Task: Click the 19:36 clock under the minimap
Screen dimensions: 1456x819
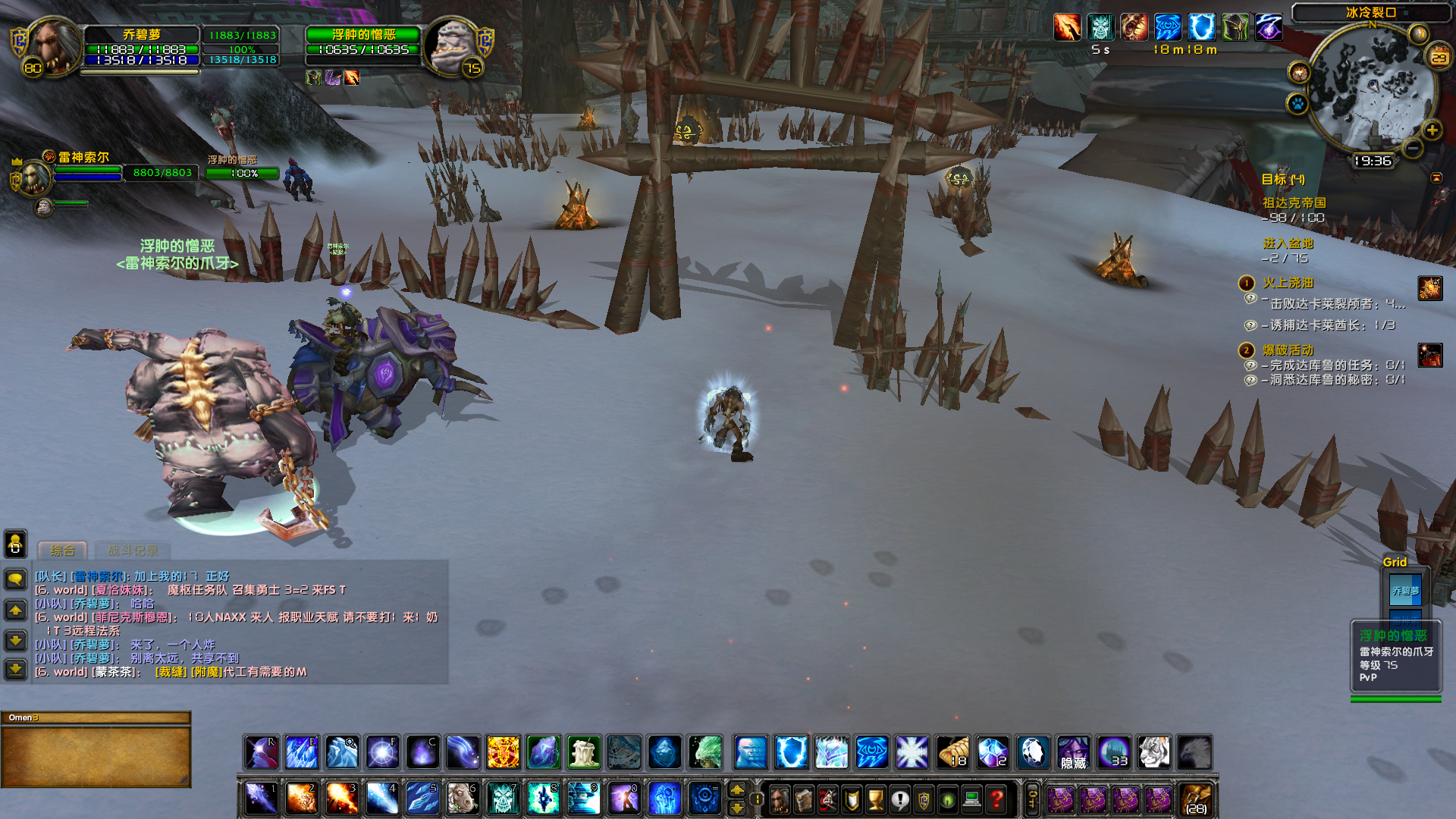Action: tap(1373, 162)
